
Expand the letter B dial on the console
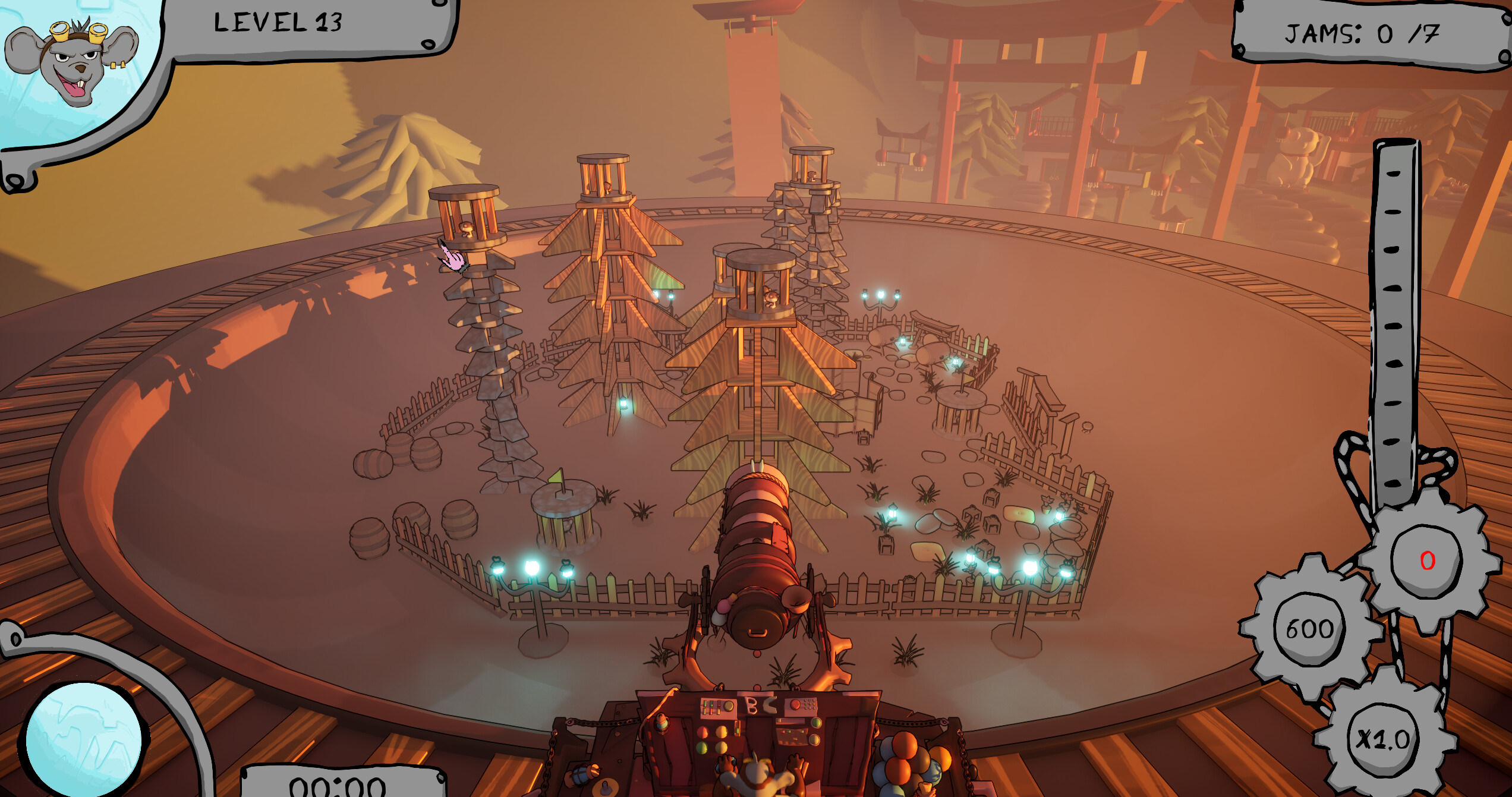click(751, 704)
